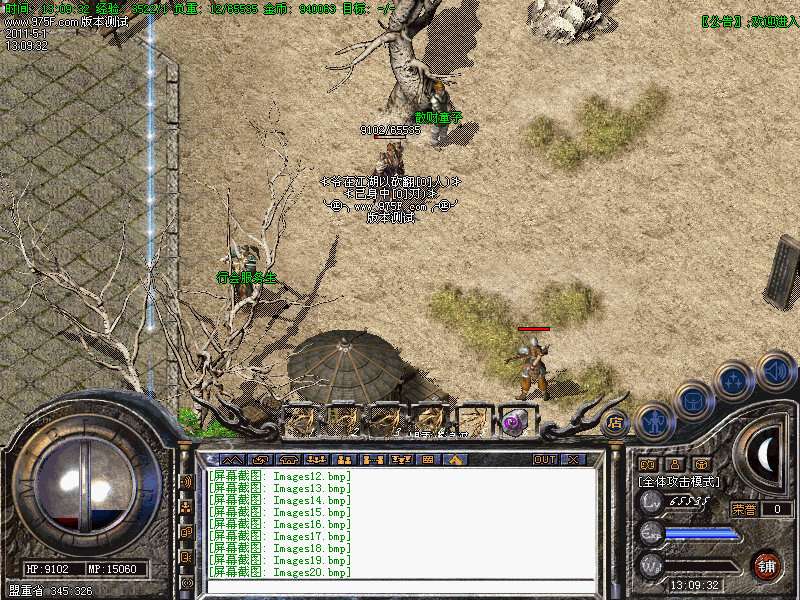Viewport: 800px width, 600px height.
Task: Open the skills sparkle round button
Action: click(x=734, y=381)
